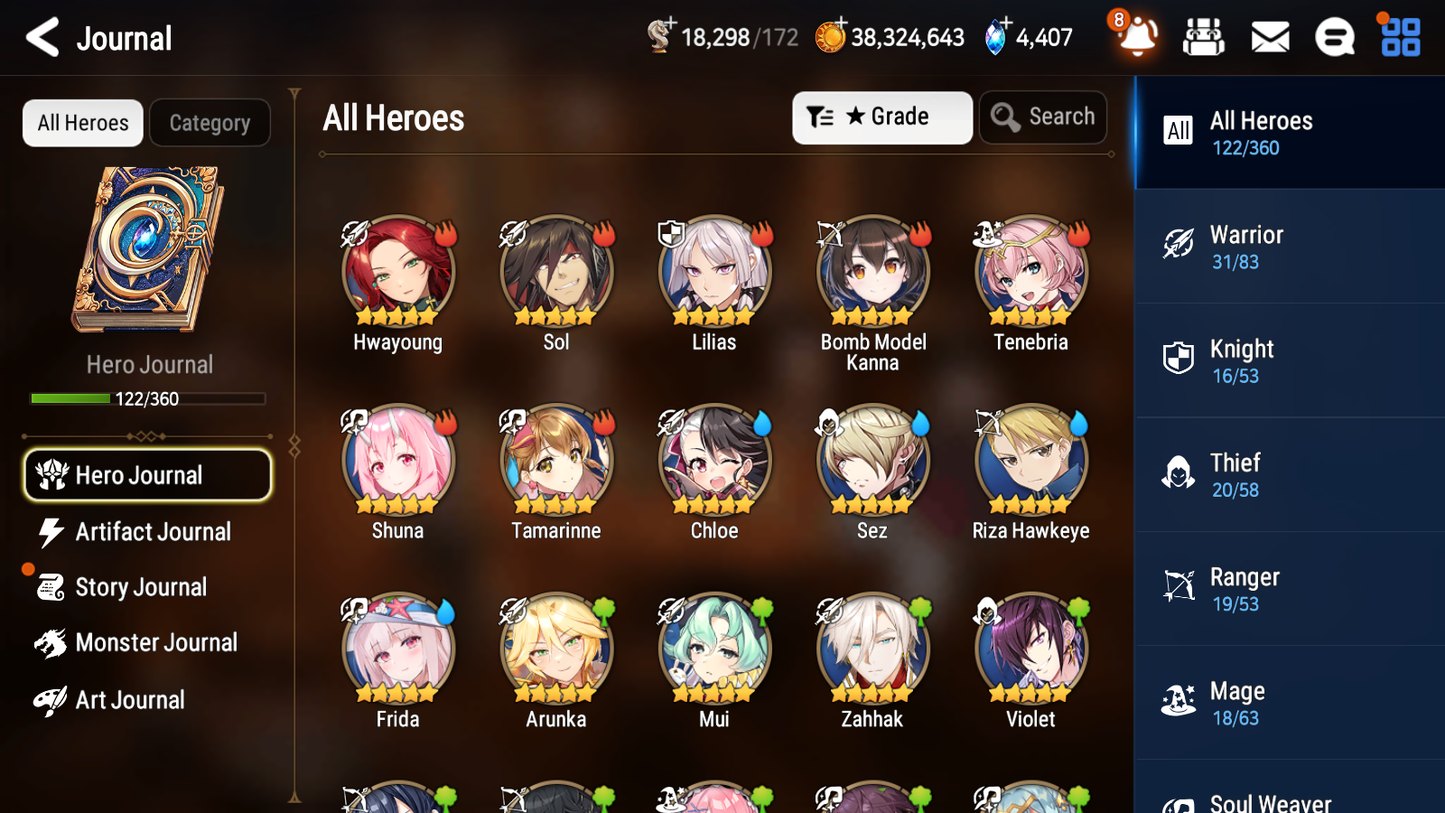Open the Grade sort dropdown
This screenshot has width=1445, height=813.
(x=882, y=117)
